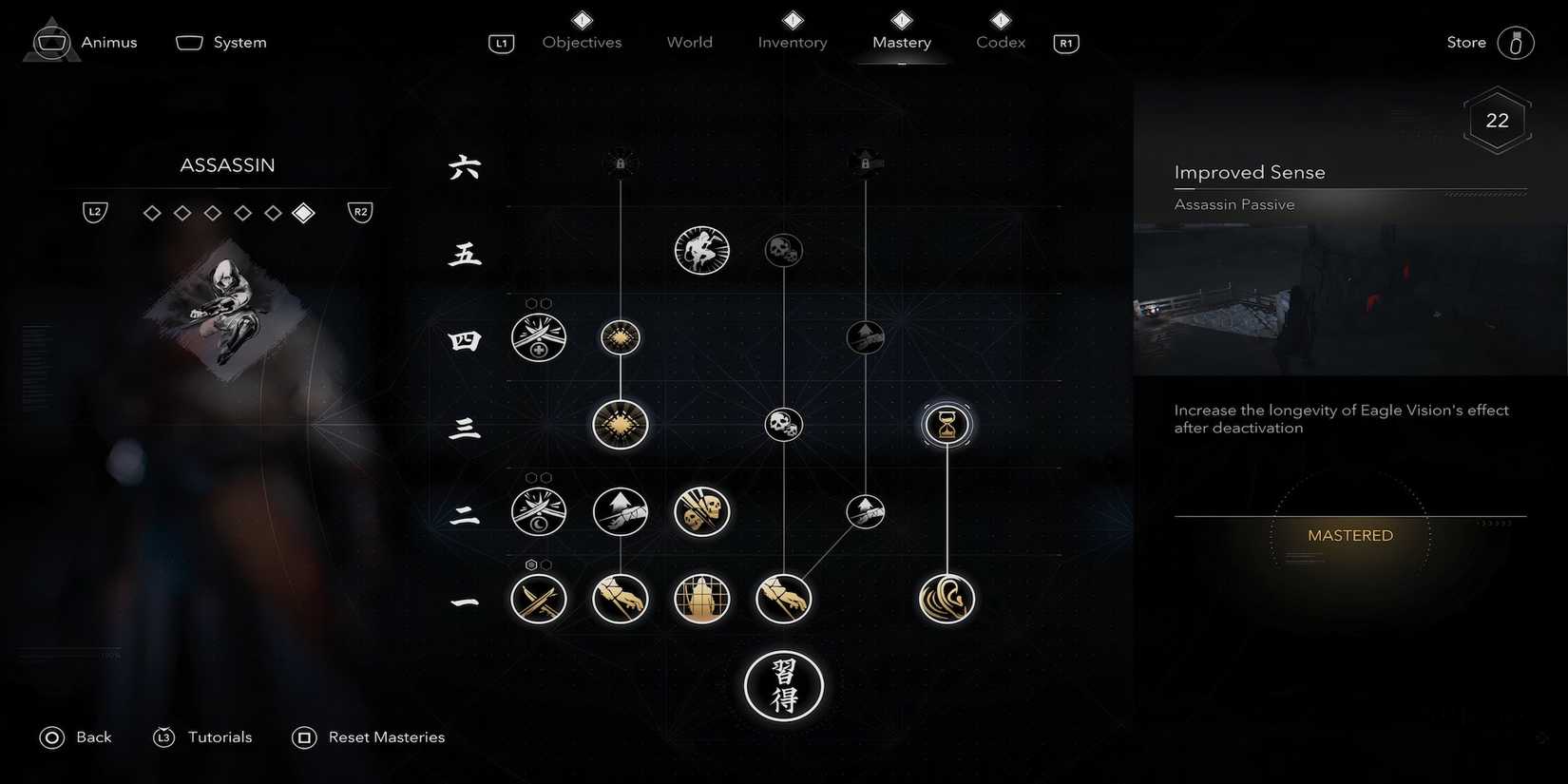The height and width of the screenshot is (784, 1568).
Task: Click Reset Masteries
Action: click(386, 736)
